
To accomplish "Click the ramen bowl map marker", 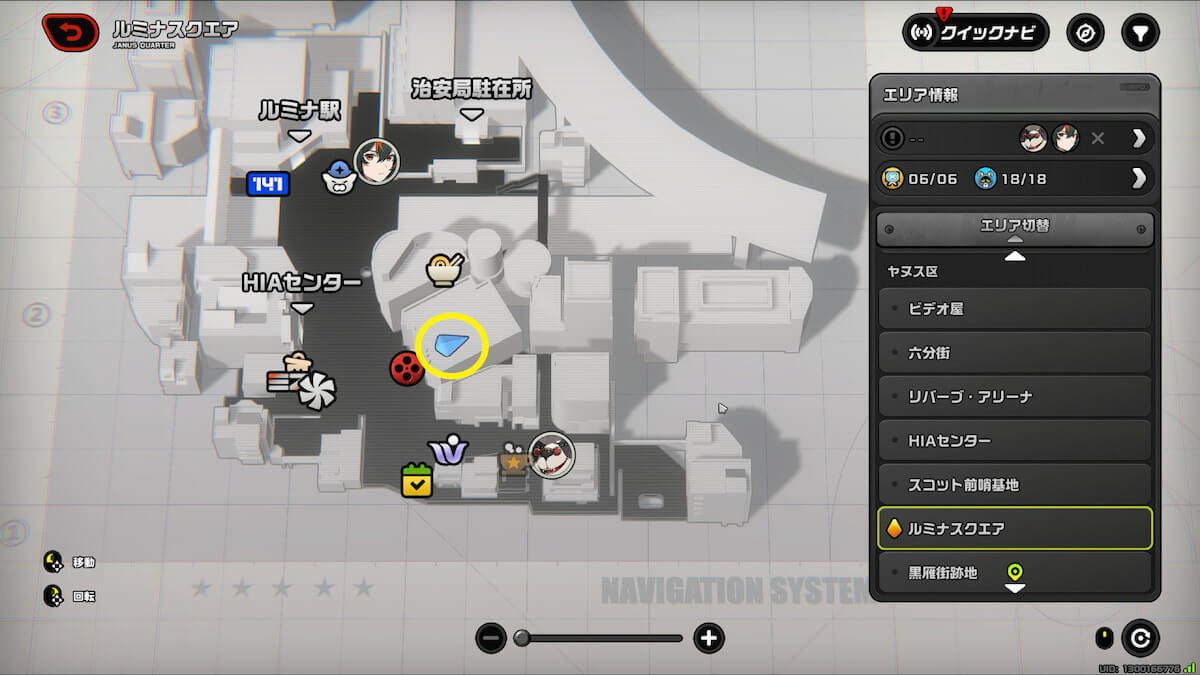I will [442, 269].
